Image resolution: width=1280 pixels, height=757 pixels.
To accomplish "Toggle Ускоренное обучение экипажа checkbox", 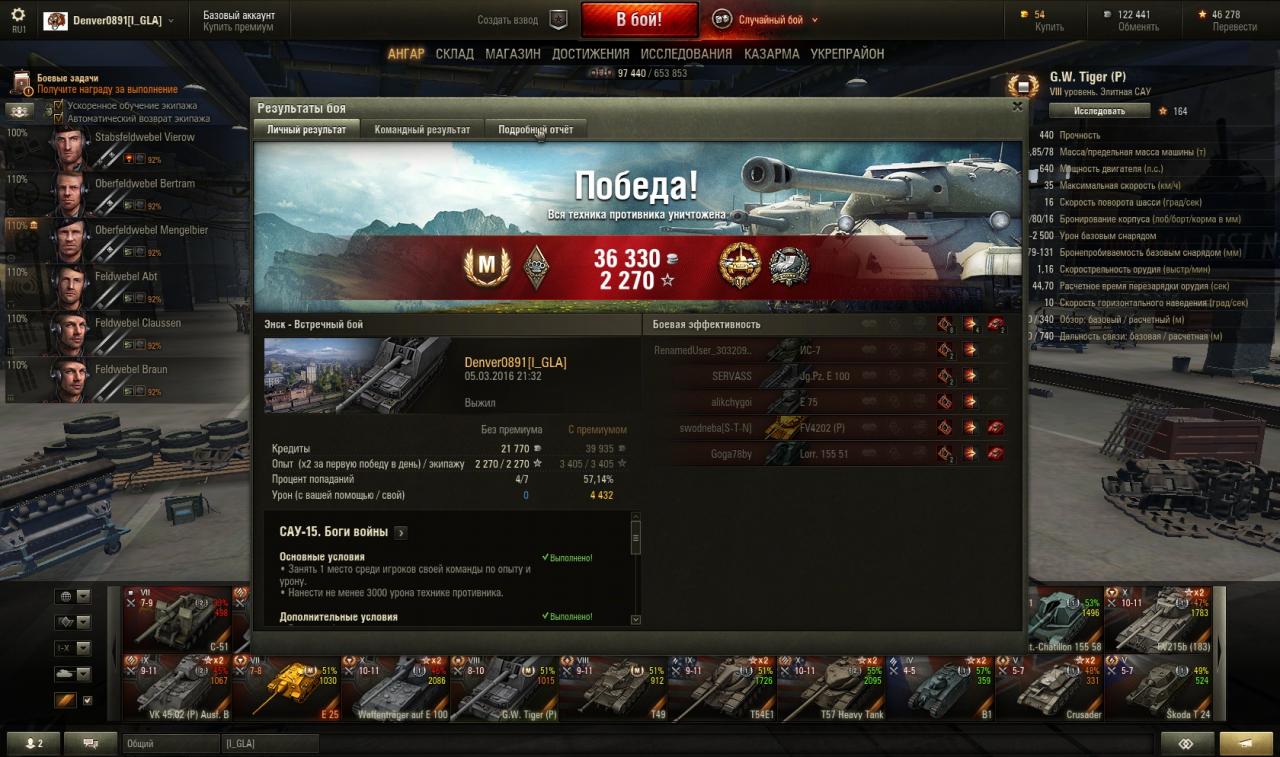I will pos(59,105).
